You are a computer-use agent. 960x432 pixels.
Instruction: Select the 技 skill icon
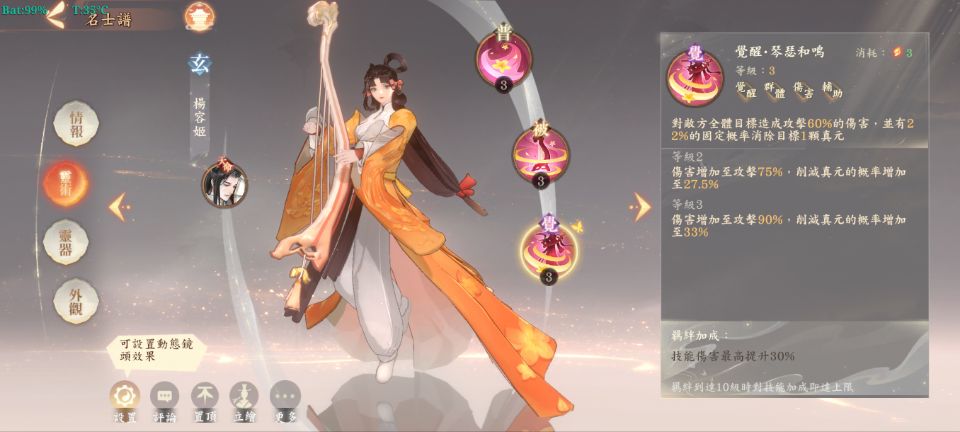tap(541, 154)
